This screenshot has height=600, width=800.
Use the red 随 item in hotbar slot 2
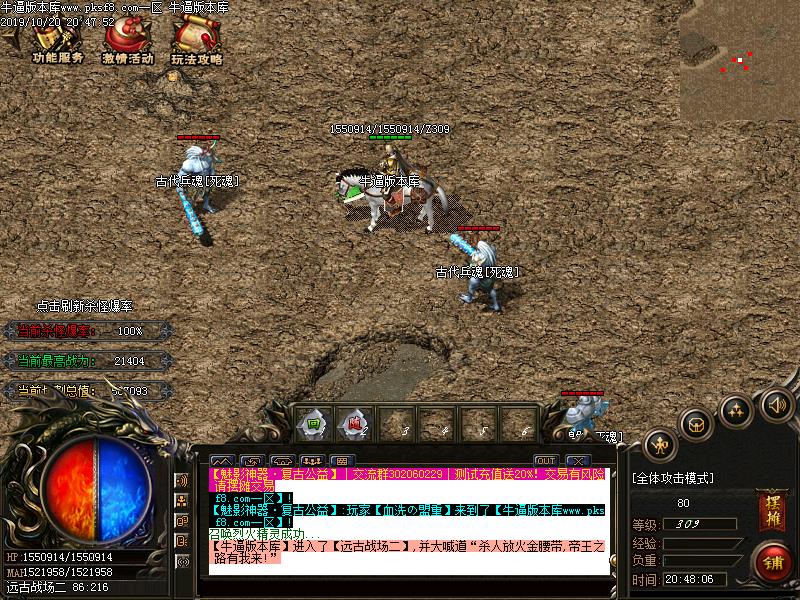click(353, 423)
